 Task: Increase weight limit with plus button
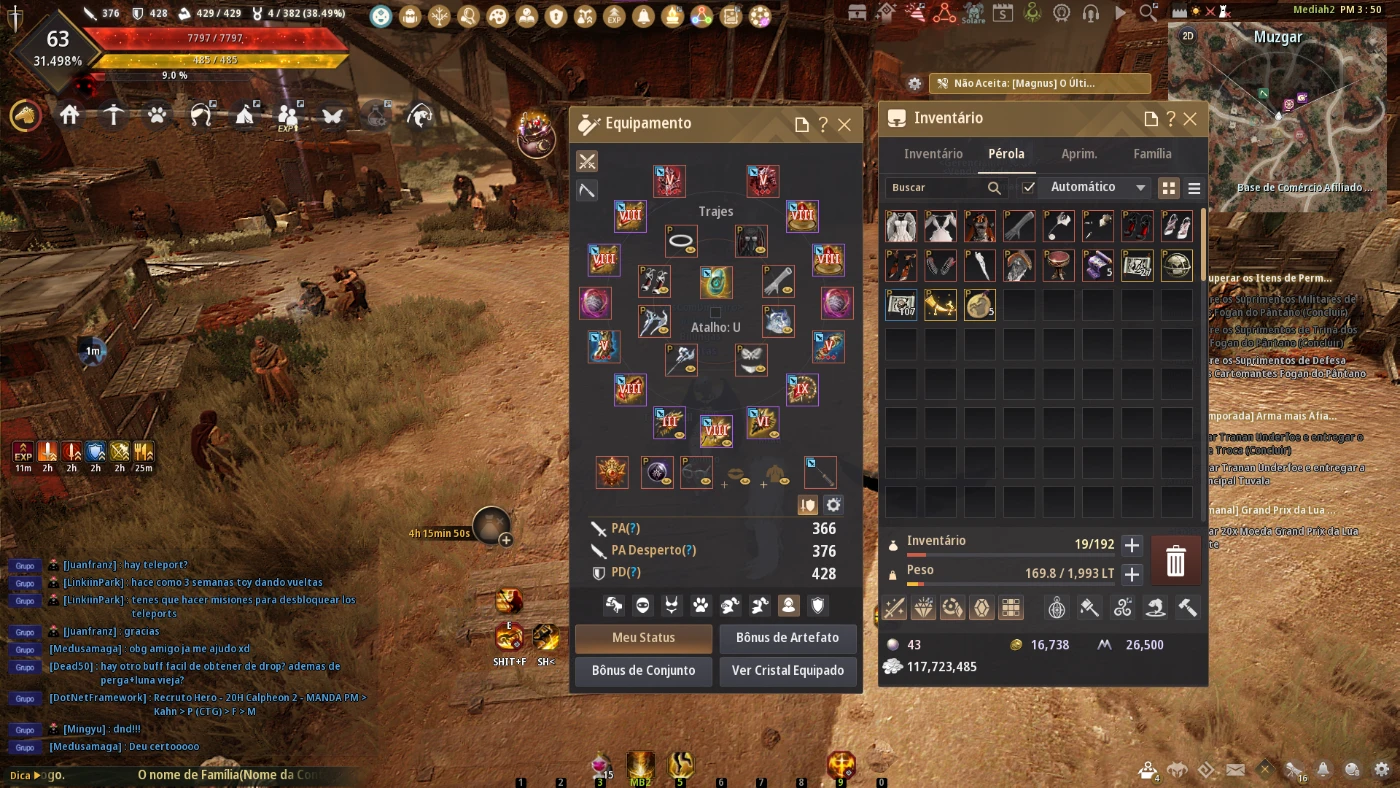pyautogui.click(x=1132, y=575)
